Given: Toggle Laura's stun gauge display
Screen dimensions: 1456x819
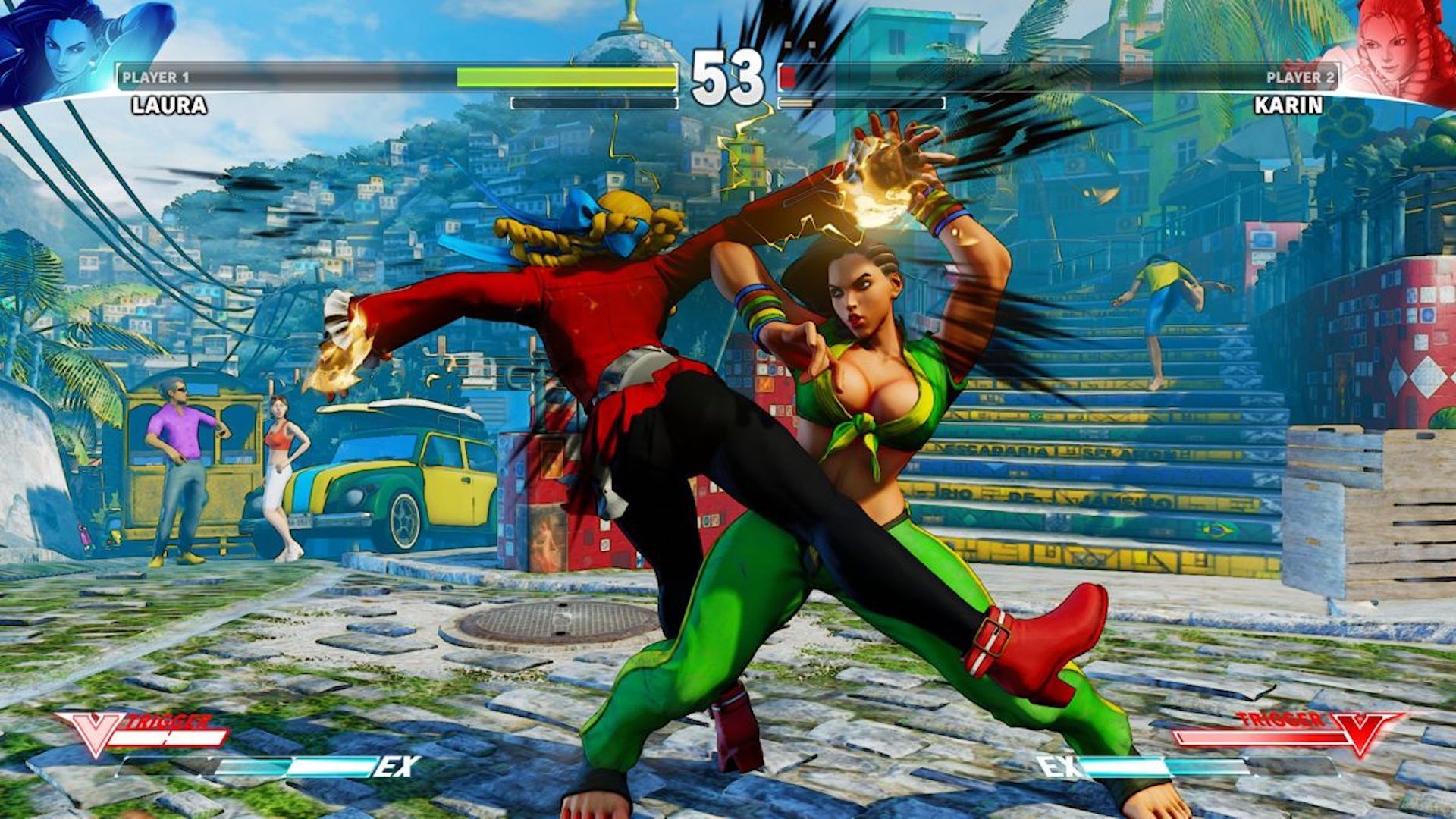Looking at the screenshot, I should 595,102.
